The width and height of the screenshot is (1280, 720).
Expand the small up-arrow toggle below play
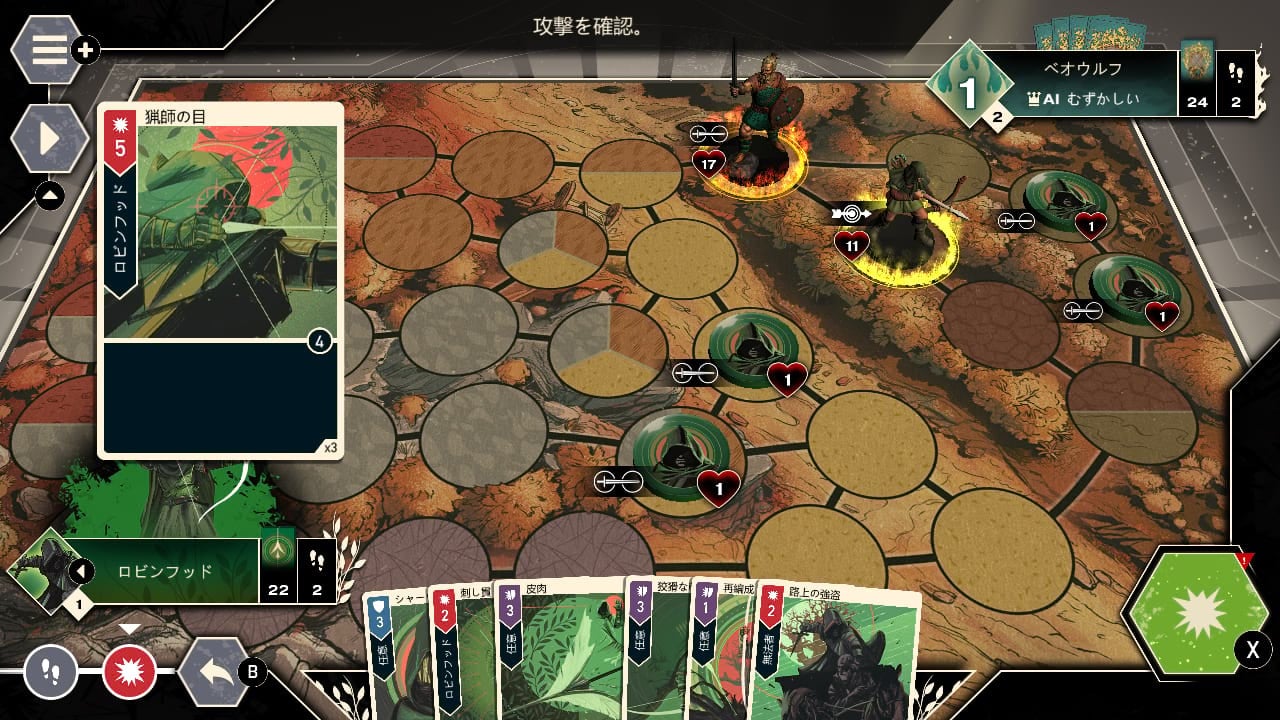(x=49, y=196)
